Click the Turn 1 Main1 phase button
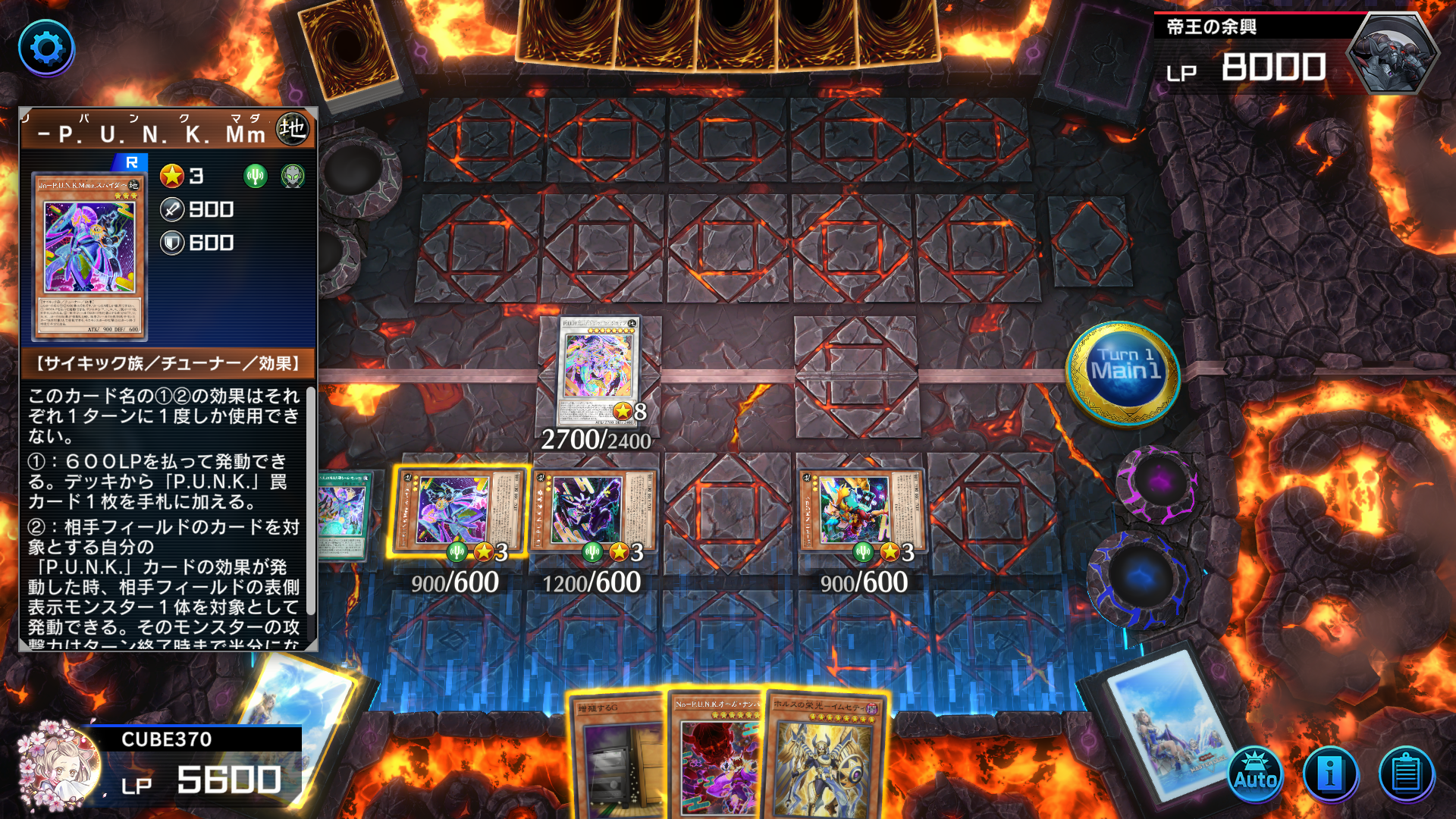Image resolution: width=1456 pixels, height=819 pixels. point(1124,372)
